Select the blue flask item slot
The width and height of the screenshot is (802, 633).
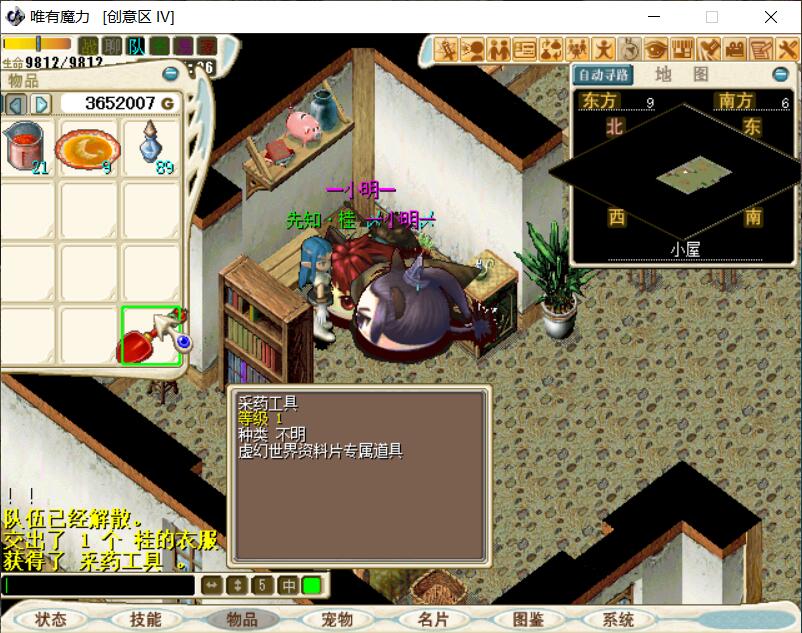click(x=151, y=148)
